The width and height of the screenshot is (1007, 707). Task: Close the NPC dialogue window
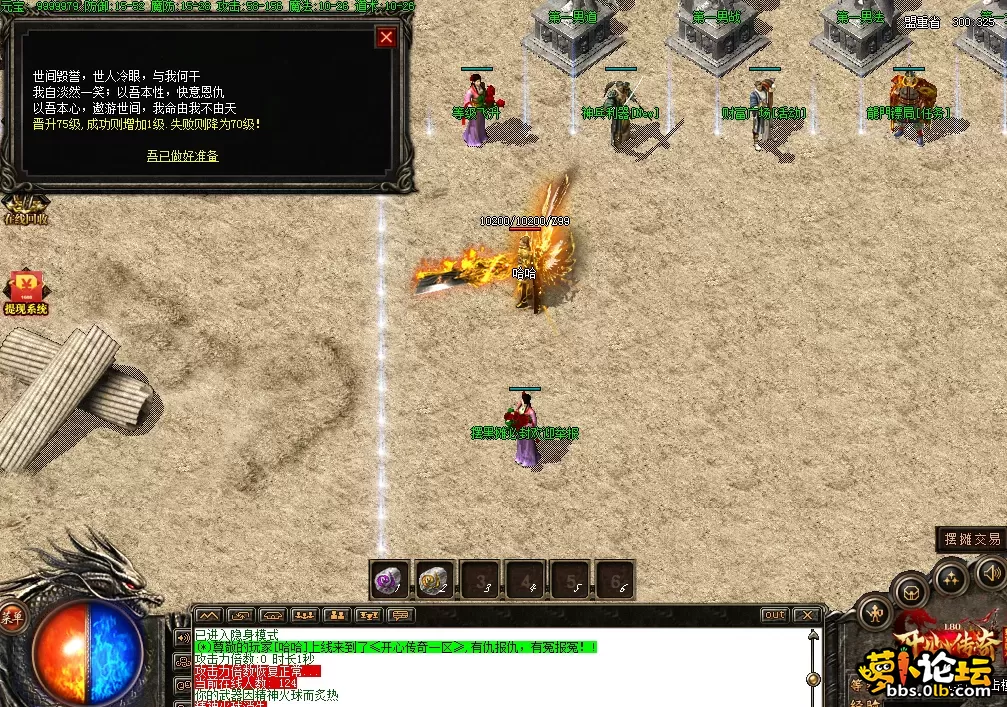pos(386,38)
